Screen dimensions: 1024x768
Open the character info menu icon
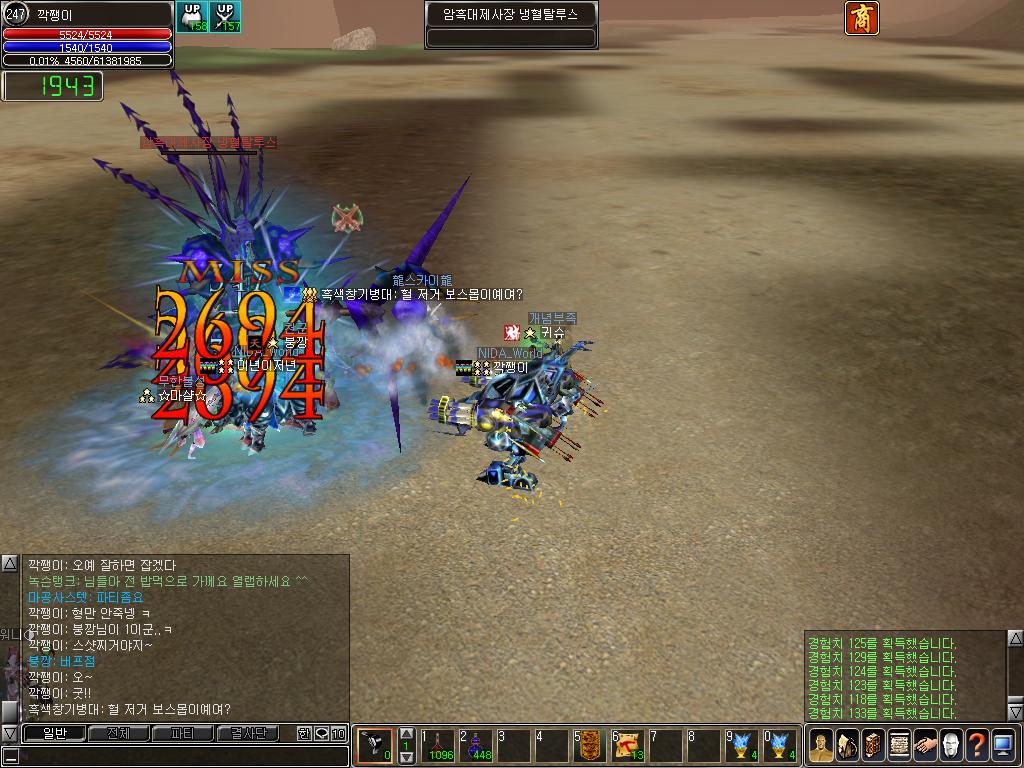pos(821,745)
